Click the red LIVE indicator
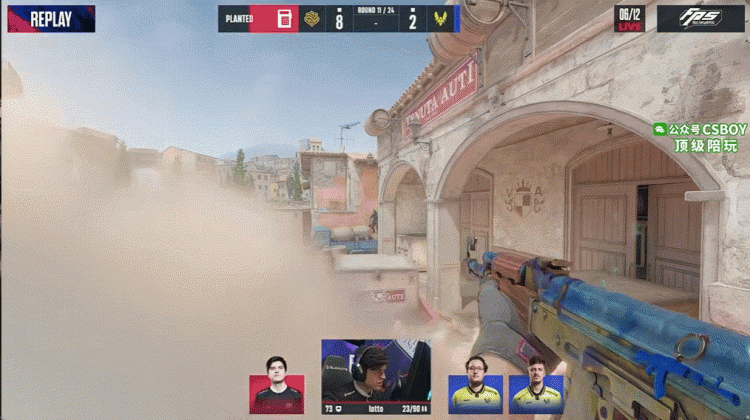Screen dimensions: 750x420 [629, 25]
